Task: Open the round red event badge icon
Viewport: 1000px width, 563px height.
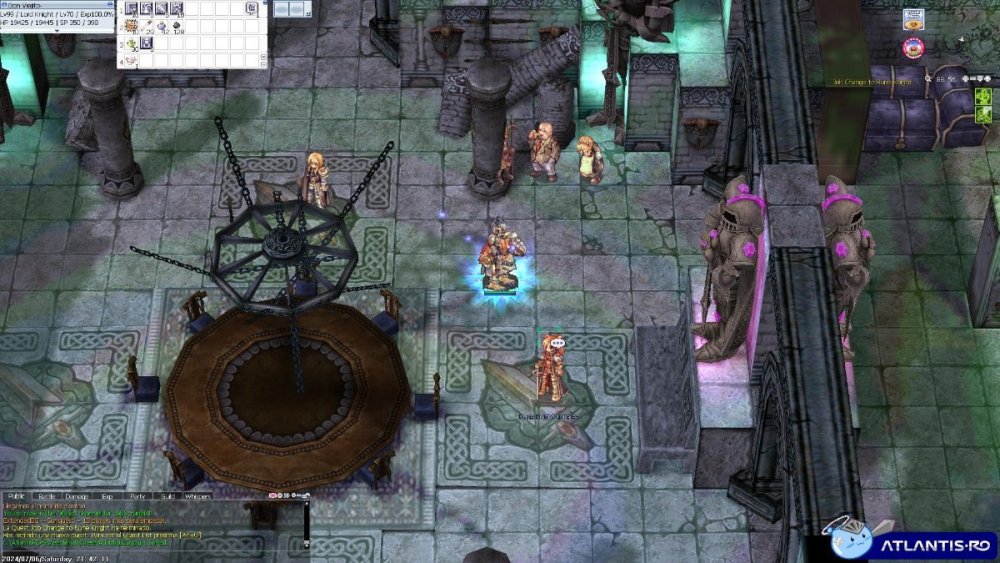Action: [912, 46]
